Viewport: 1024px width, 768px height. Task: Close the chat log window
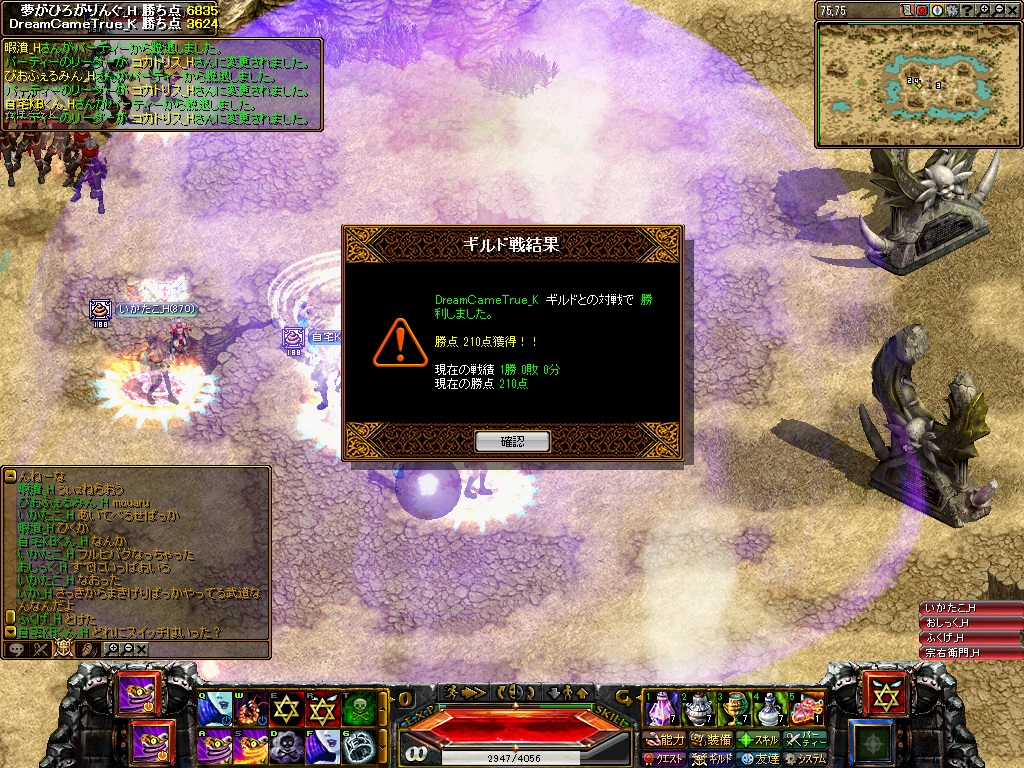(142, 649)
